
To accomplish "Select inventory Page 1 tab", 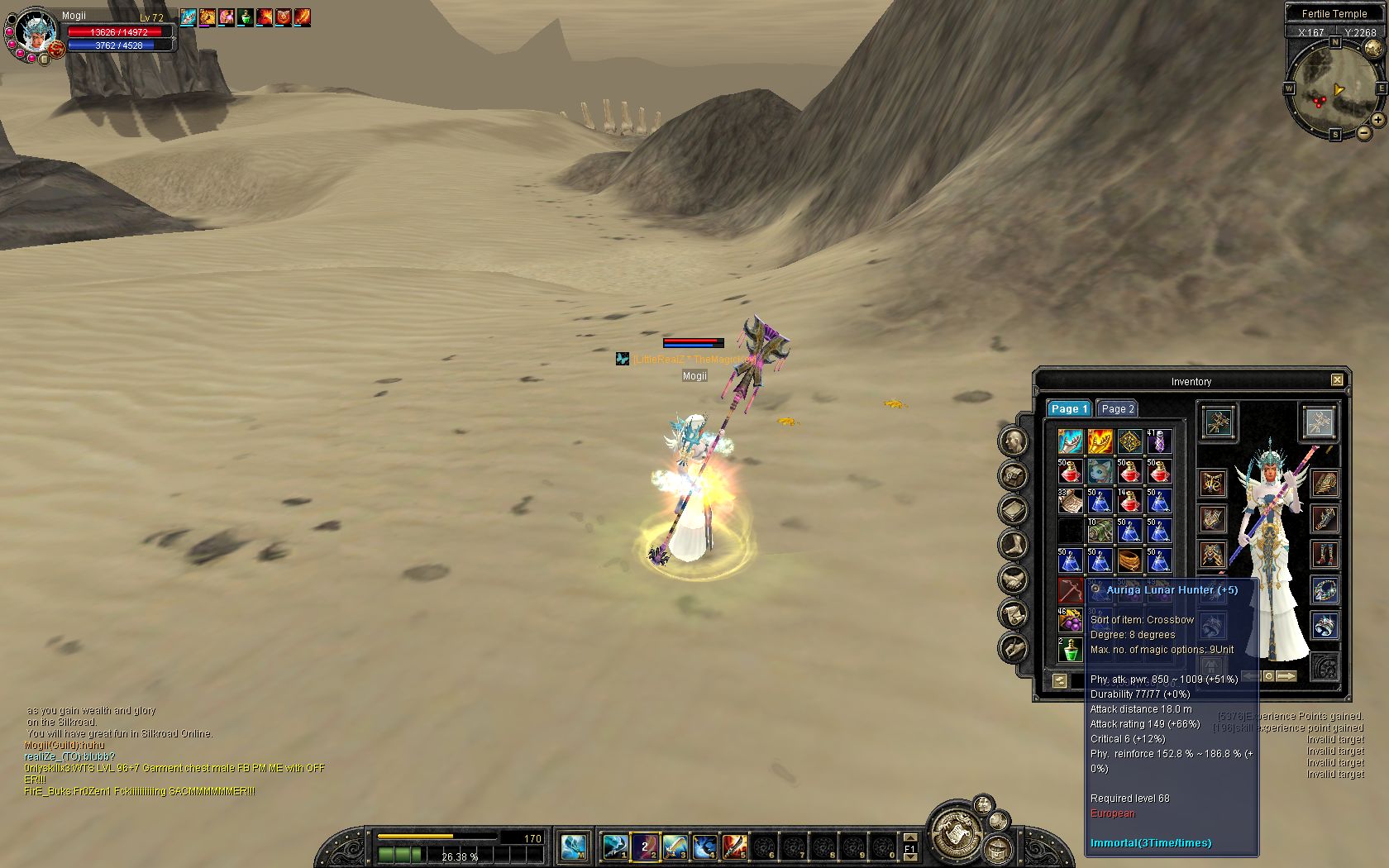I will 1069,408.
